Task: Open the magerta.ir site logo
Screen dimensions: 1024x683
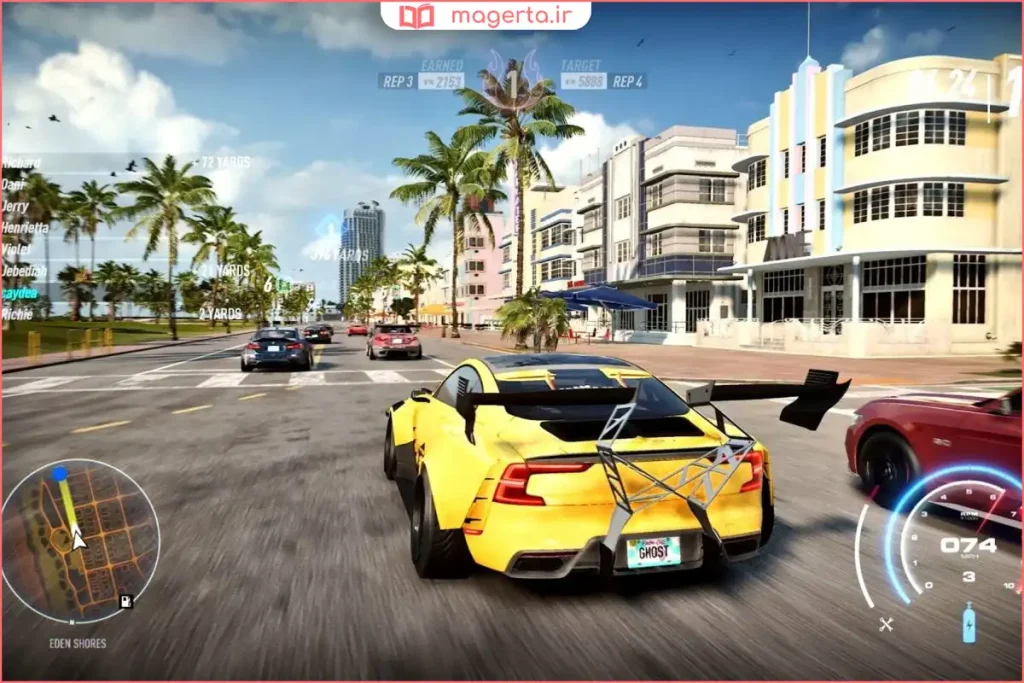Action: (x=485, y=16)
